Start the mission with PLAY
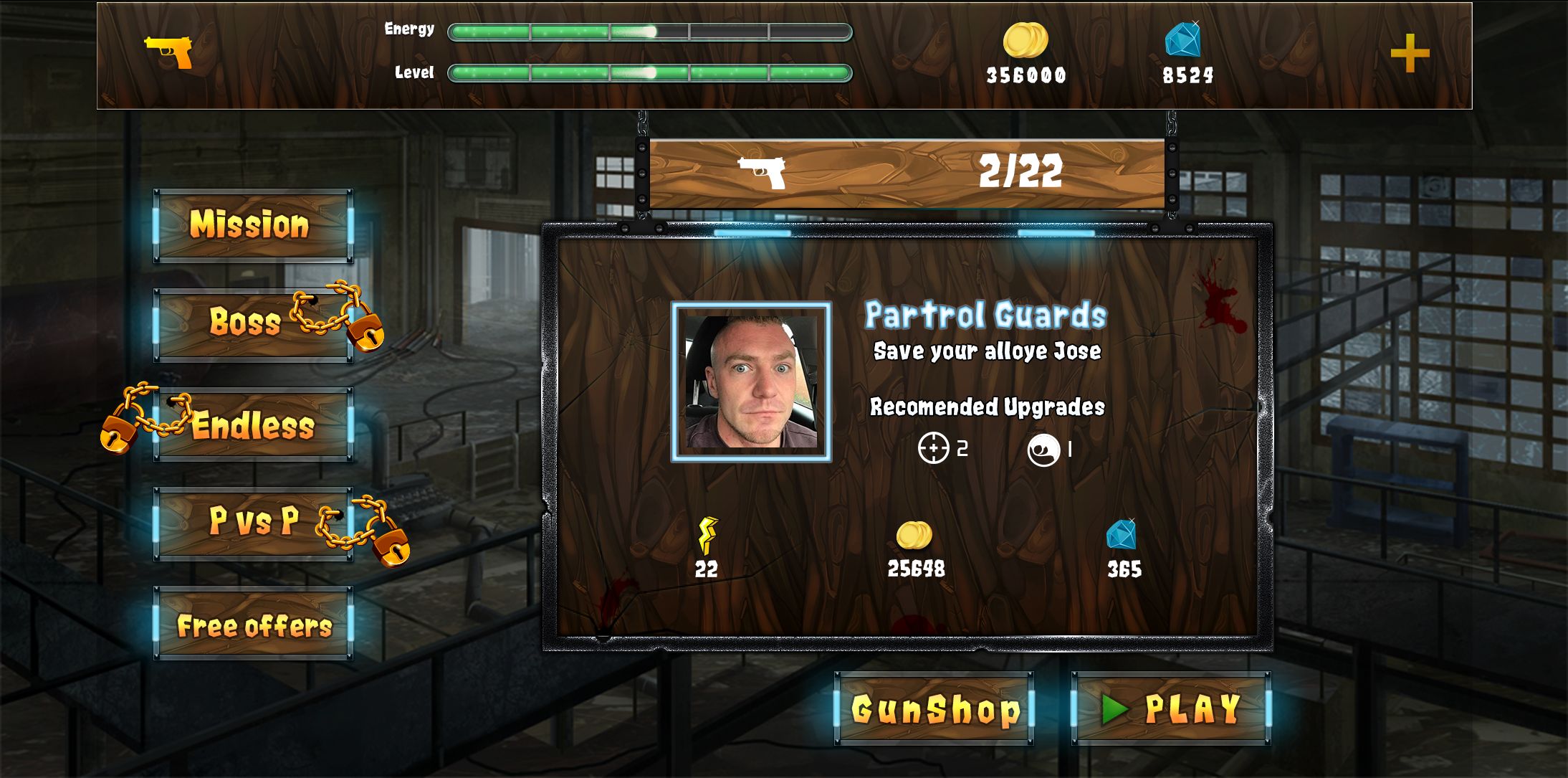The image size is (1568, 778). coord(1171,708)
